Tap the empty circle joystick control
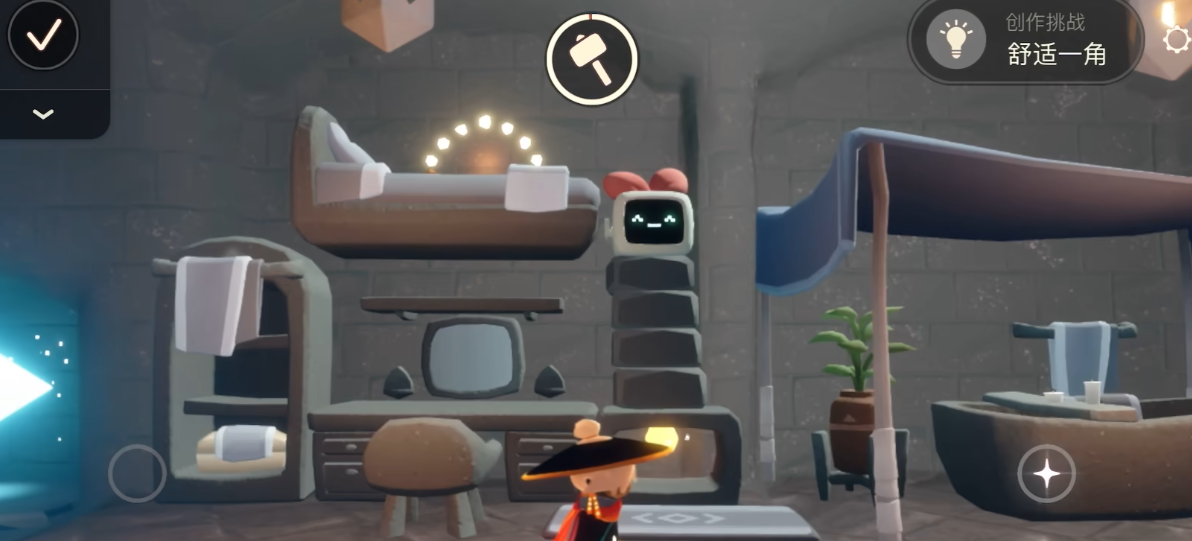Screen dimensions: 1192x541 click(137, 473)
